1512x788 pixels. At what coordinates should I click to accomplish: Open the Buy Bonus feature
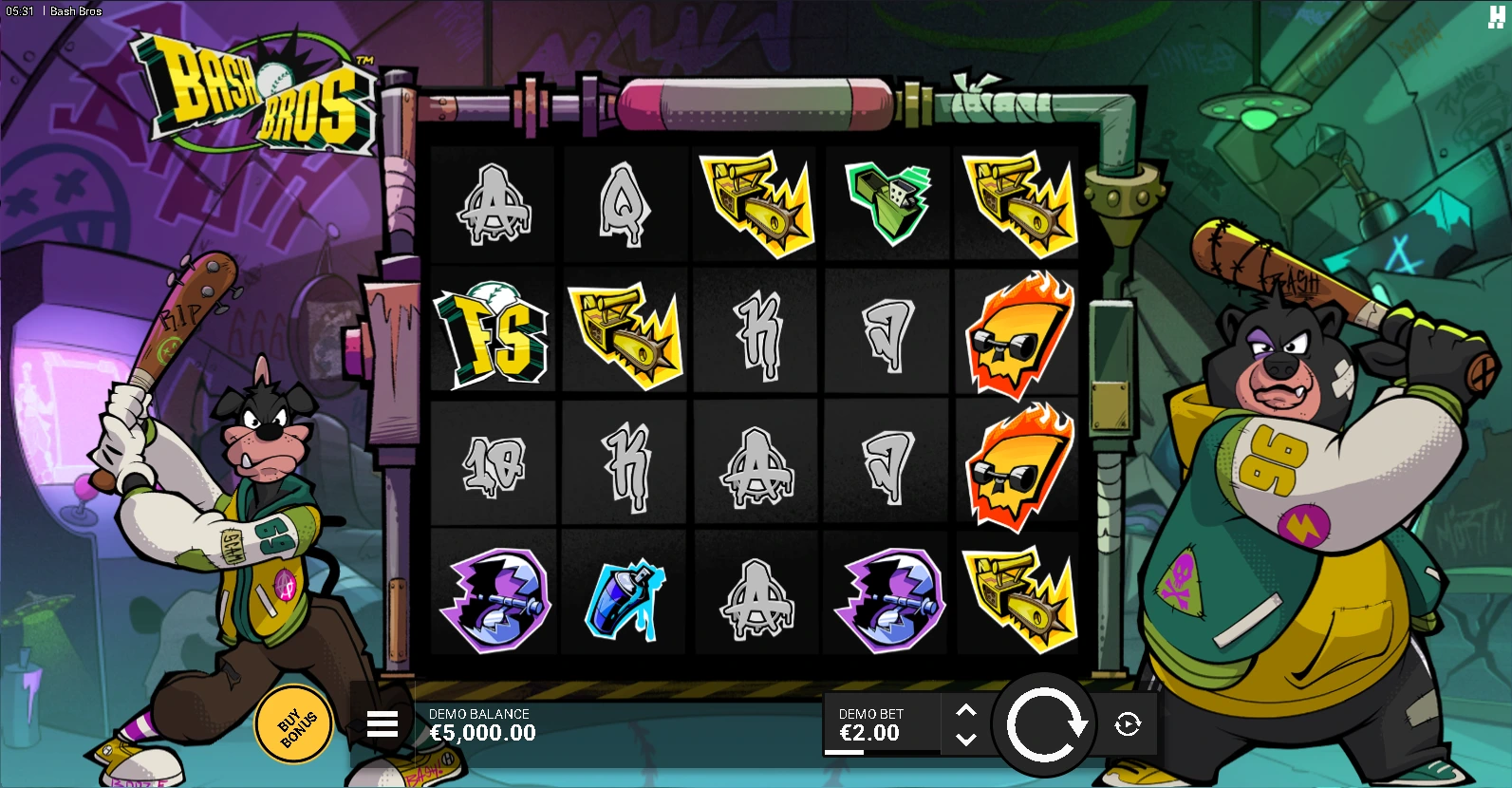pos(294,724)
